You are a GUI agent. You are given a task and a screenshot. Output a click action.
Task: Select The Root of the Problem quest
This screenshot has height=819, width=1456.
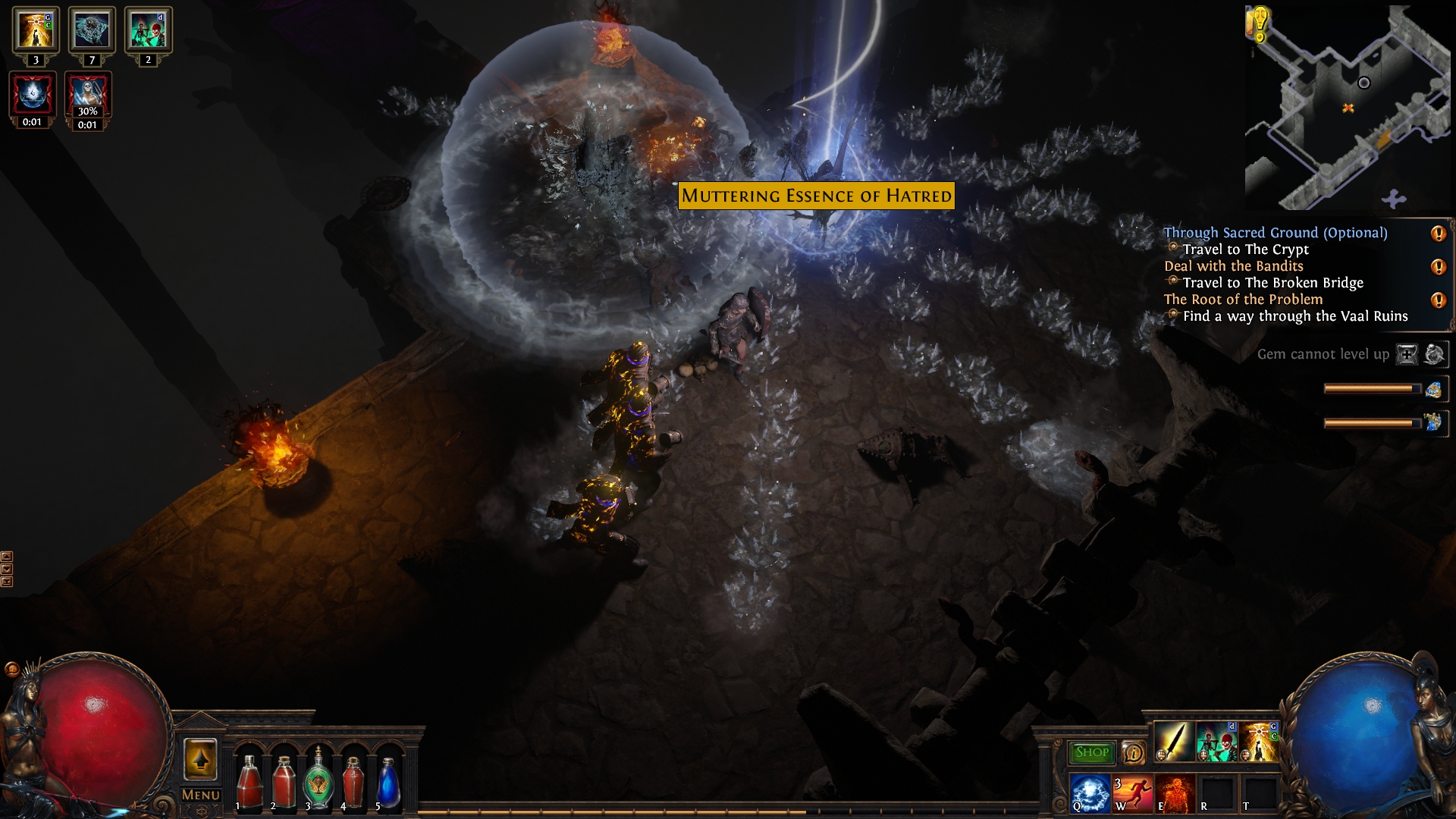tap(1243, 300)
